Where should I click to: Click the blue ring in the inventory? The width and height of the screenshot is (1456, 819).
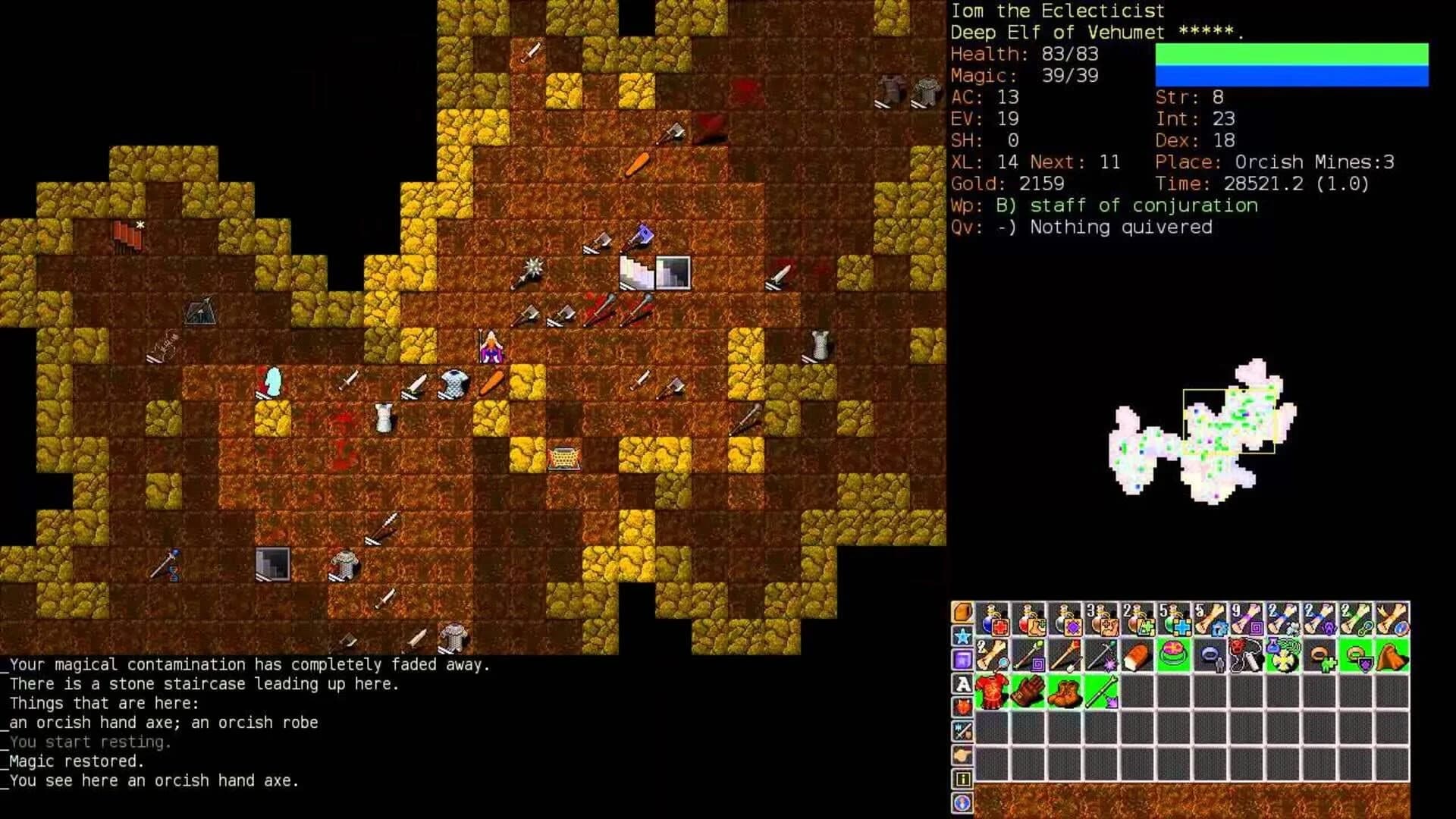(x=1210, y=654)
